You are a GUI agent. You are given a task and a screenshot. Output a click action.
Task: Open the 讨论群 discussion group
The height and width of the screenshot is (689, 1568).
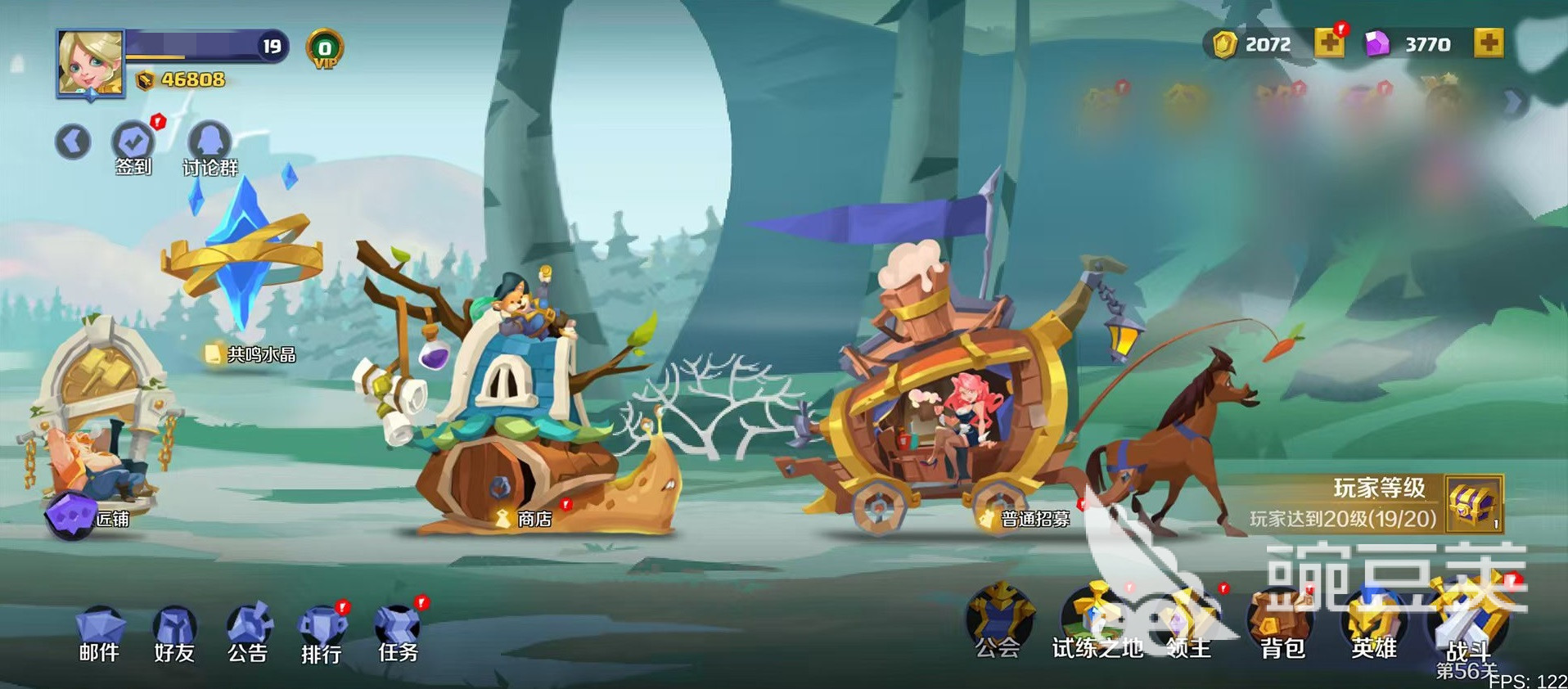210,145
